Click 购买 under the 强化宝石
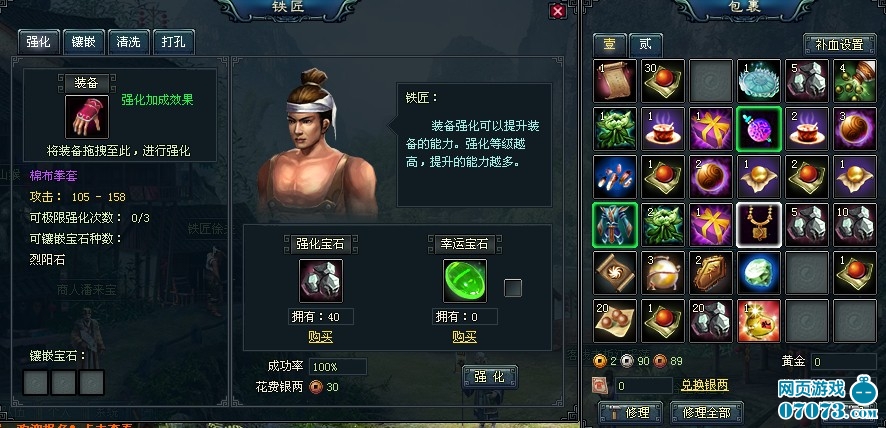 [320, 336]
